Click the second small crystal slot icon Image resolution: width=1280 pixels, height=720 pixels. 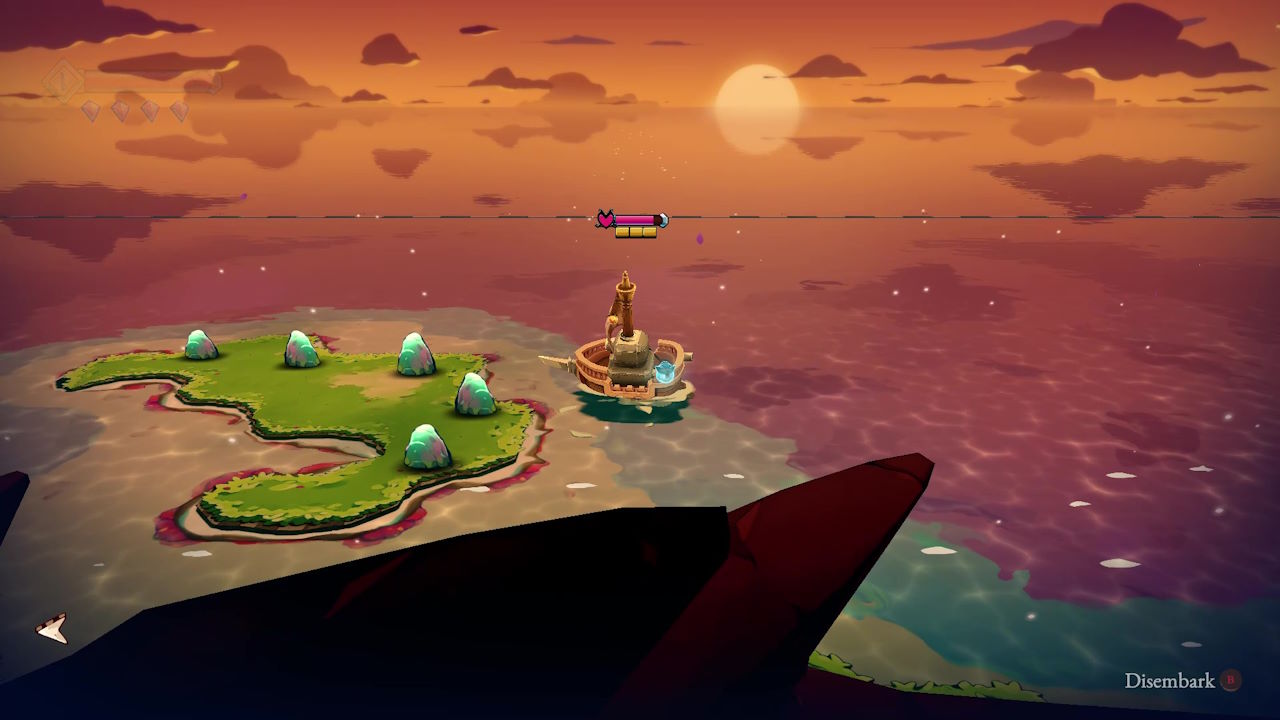118,109
